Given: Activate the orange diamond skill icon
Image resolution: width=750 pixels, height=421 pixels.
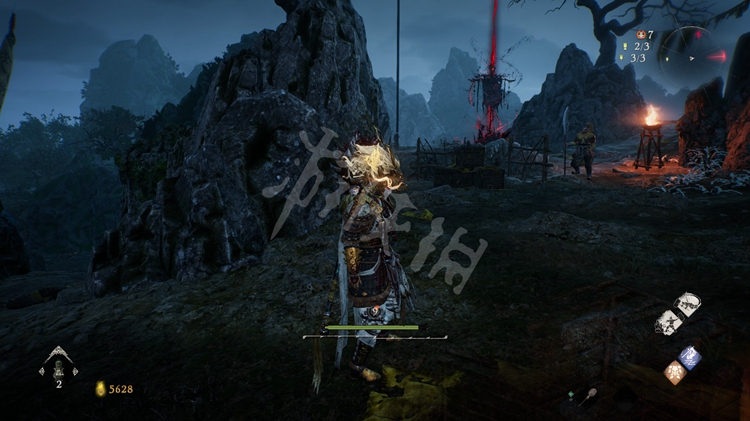Looking at the screenshot, I should click(x=676, y=372).
